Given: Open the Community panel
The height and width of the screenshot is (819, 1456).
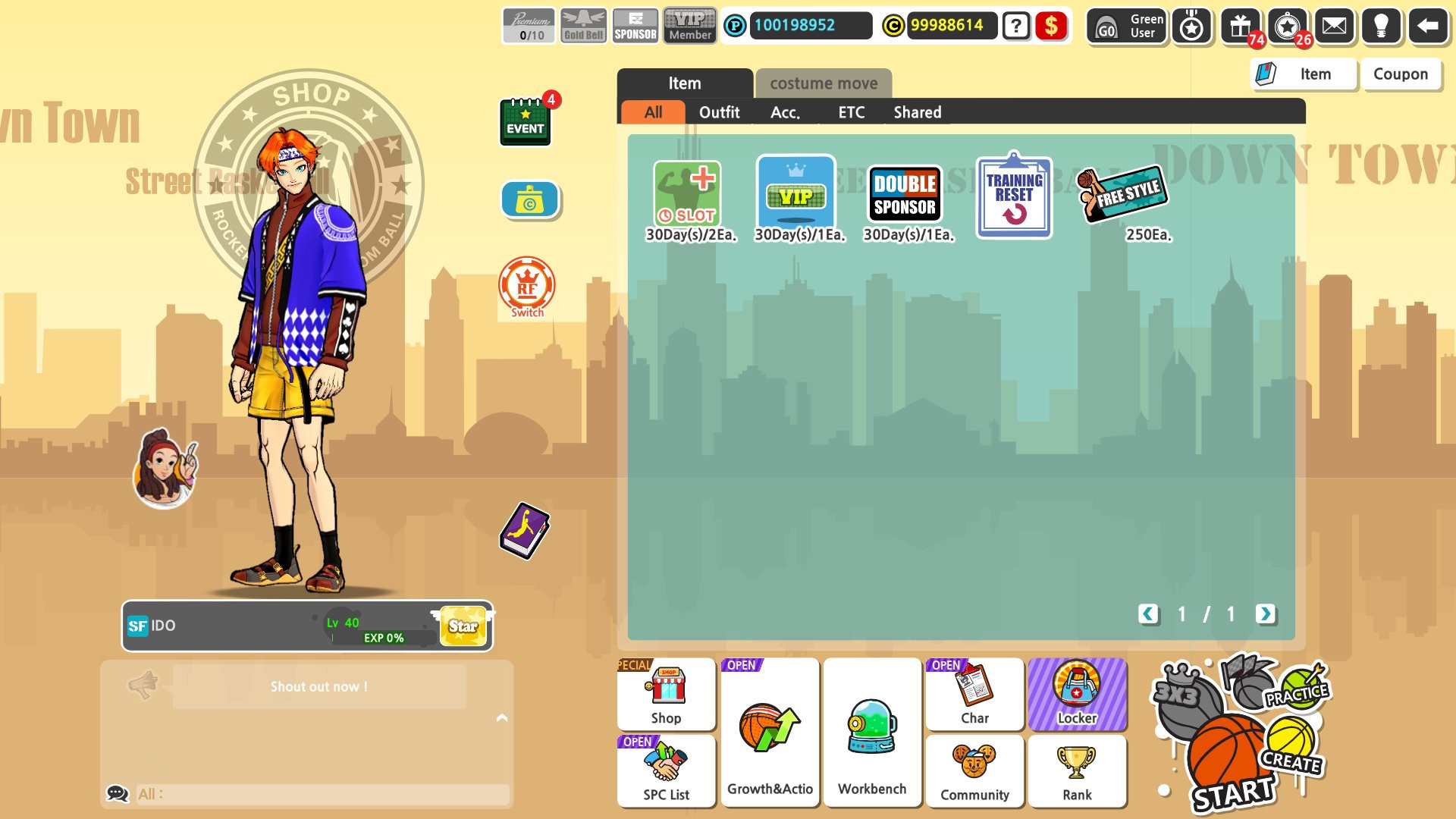Looking at the screenshot, I should point(974,771).
